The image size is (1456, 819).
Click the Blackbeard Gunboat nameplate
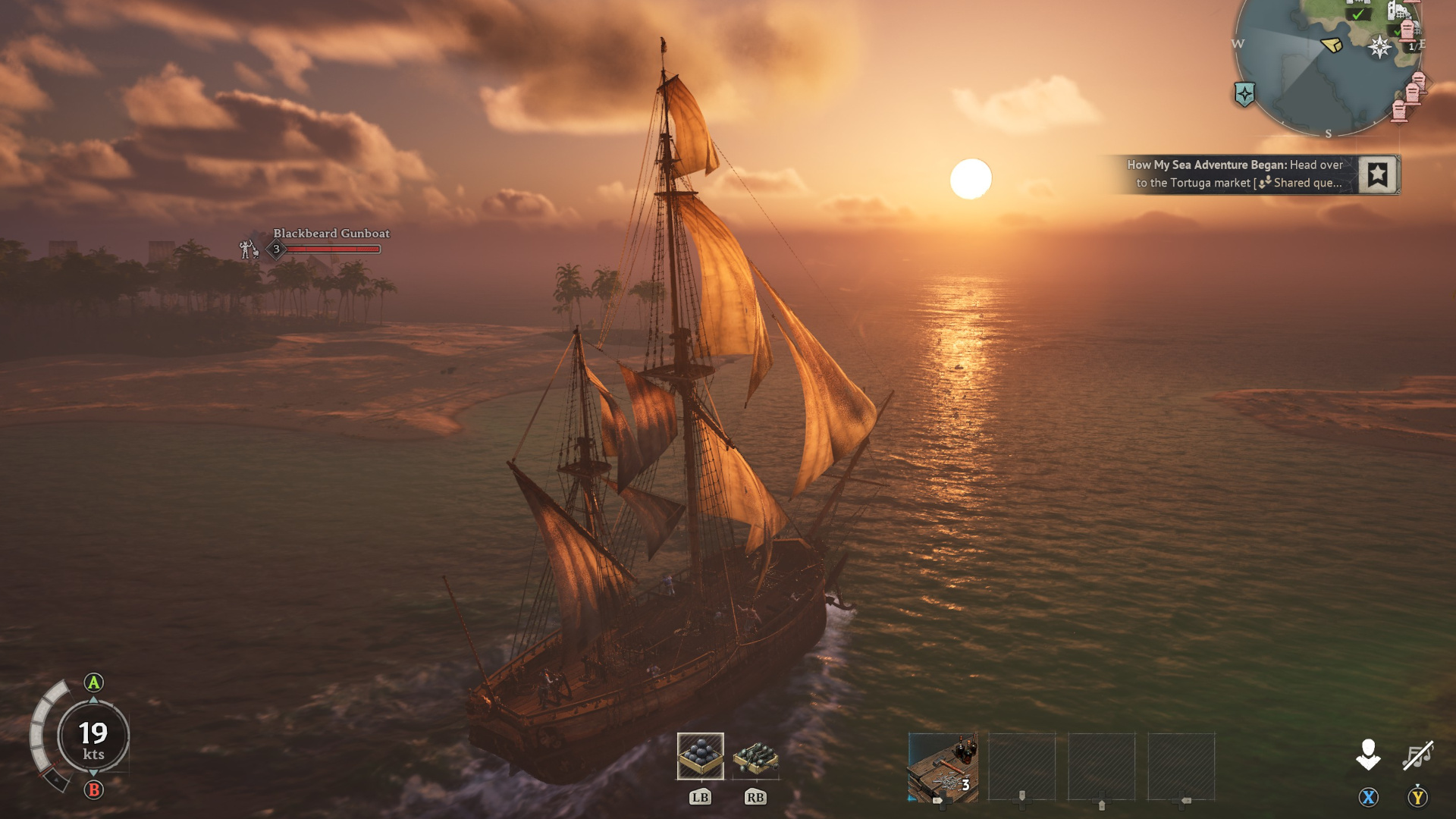[x=331, y=234]
